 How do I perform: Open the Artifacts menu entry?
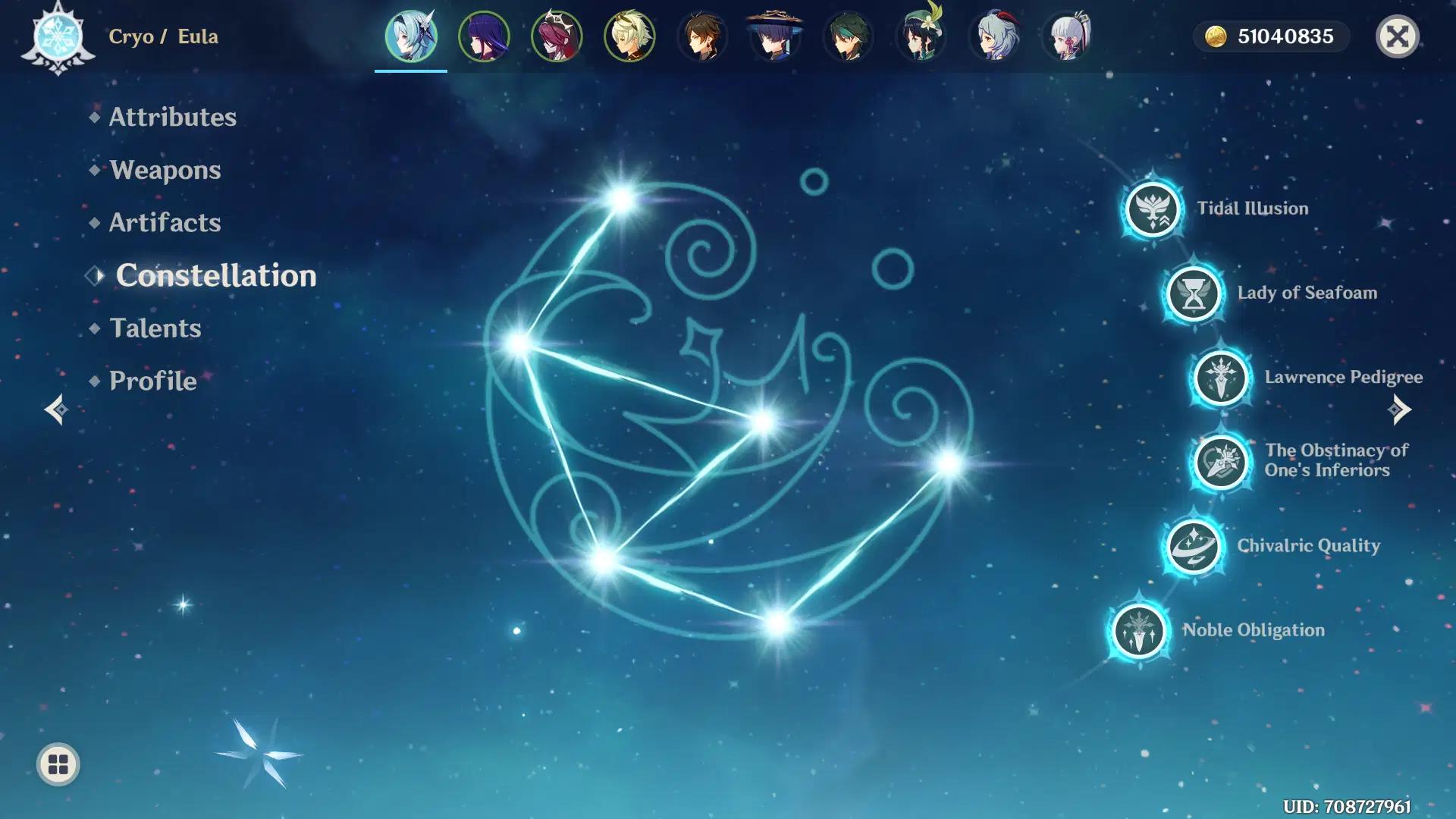click(164, 222)
